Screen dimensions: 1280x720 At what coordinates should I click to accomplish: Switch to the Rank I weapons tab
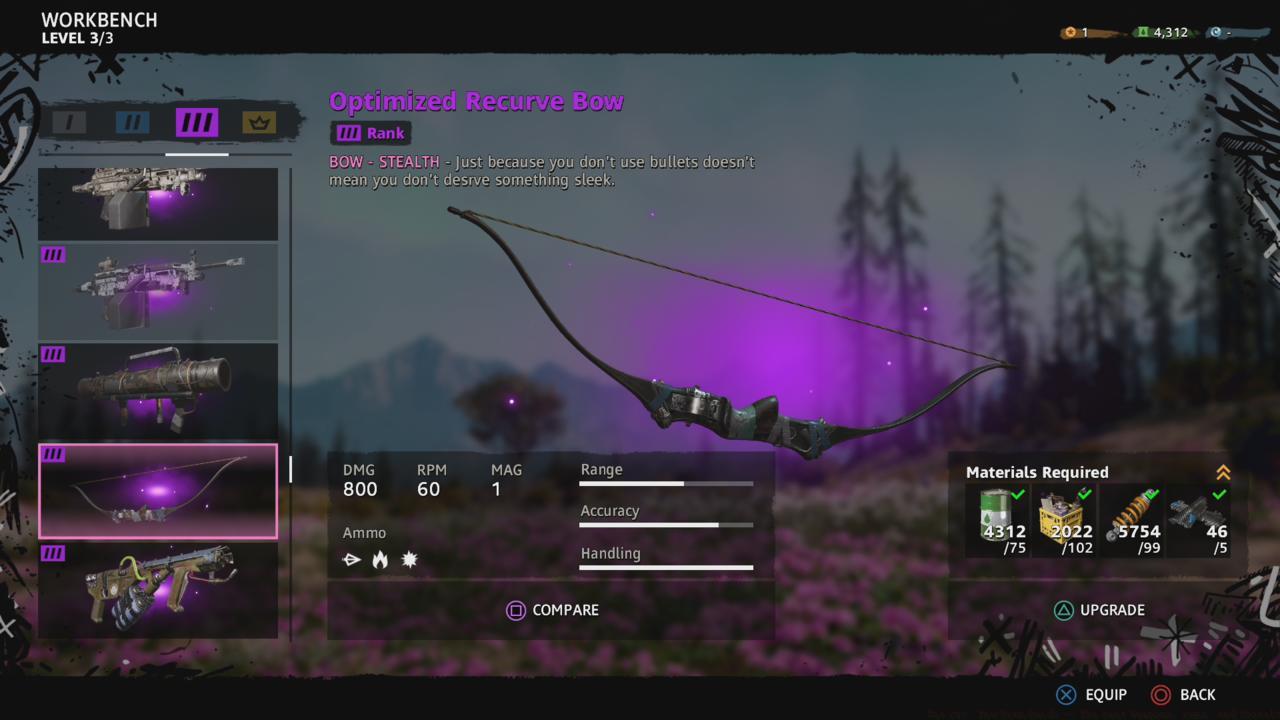(x=68, y=122)
